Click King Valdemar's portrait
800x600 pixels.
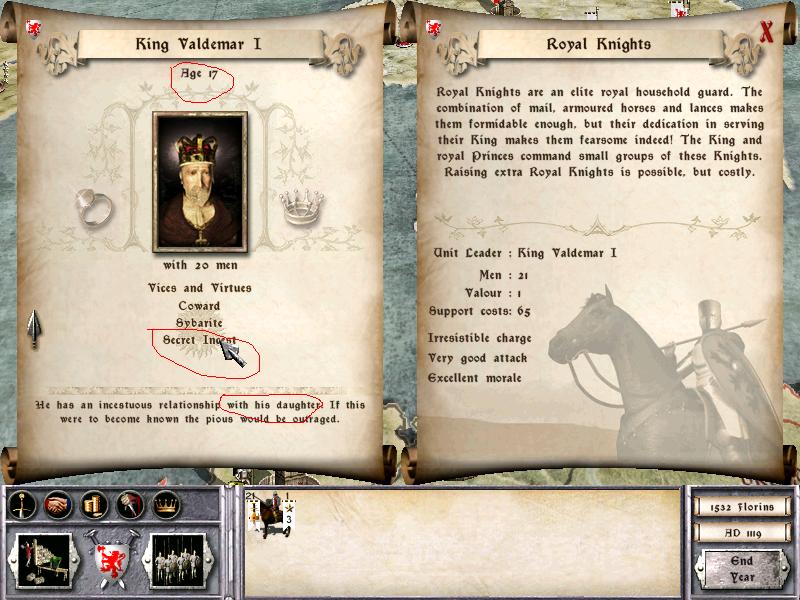point(199,181)
